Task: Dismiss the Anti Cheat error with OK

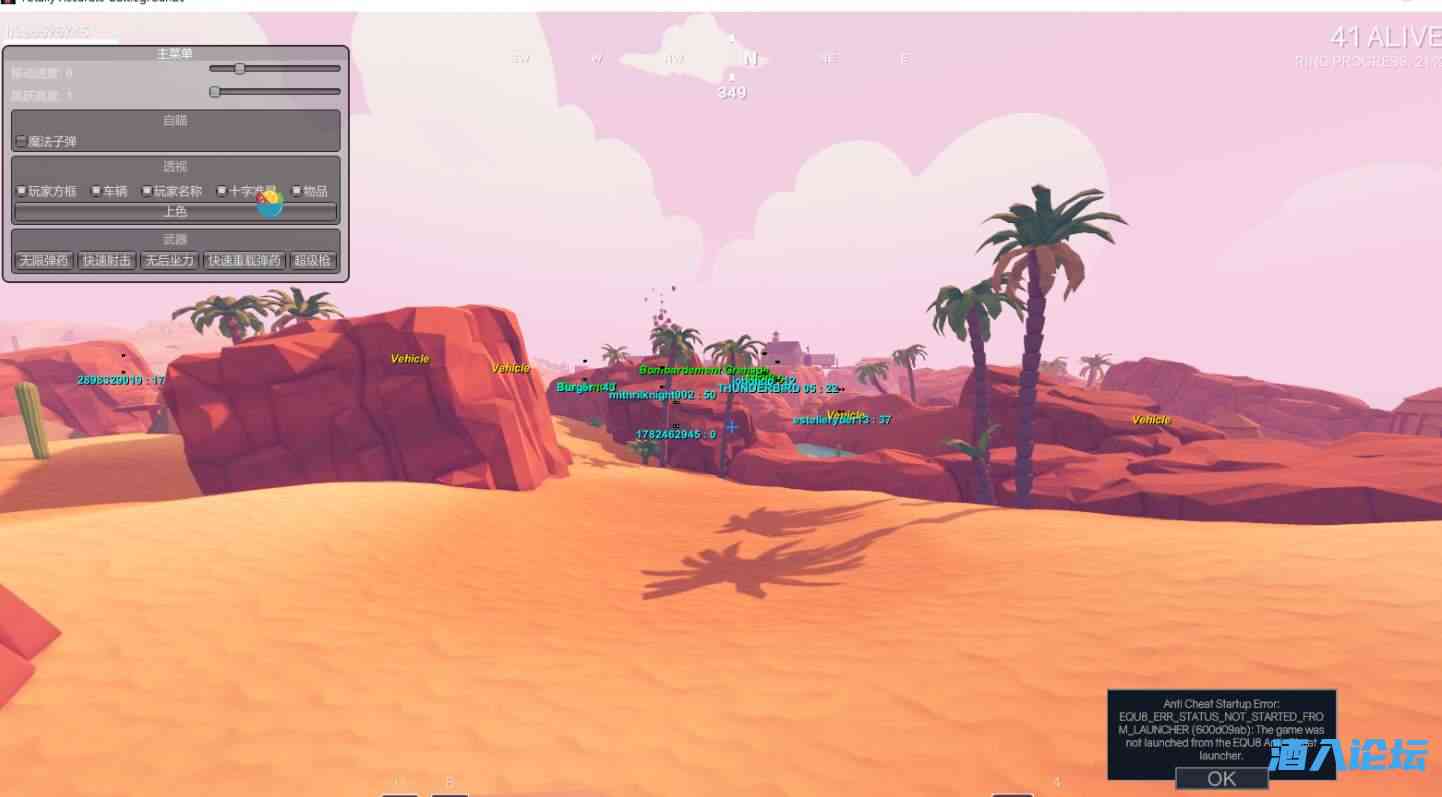Action: [x=1221, y=779]
